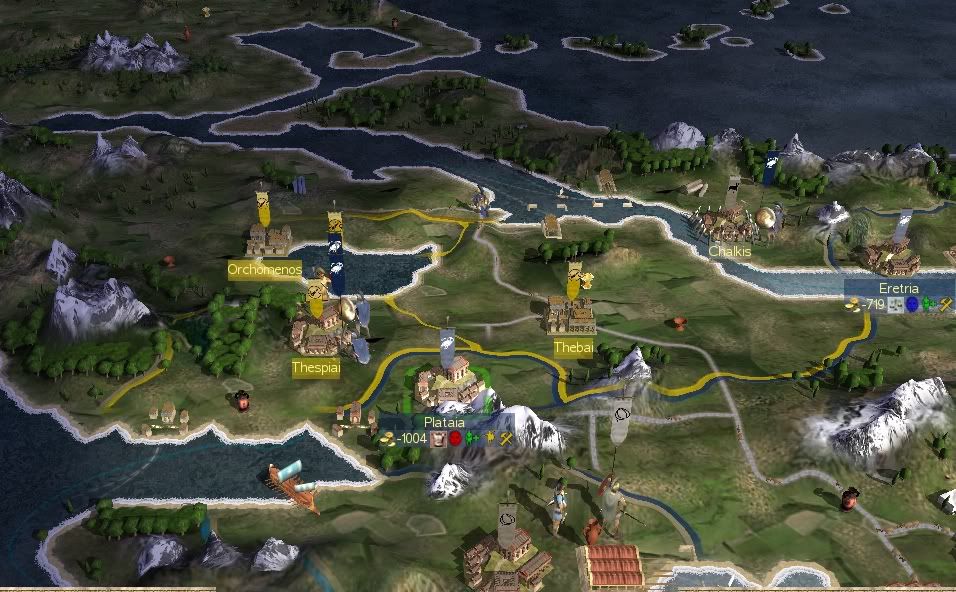Select Plataia's yellow crossed hammers construction icon
The height and width of the screenshot is (592, 956).
[x=506, y=439]
